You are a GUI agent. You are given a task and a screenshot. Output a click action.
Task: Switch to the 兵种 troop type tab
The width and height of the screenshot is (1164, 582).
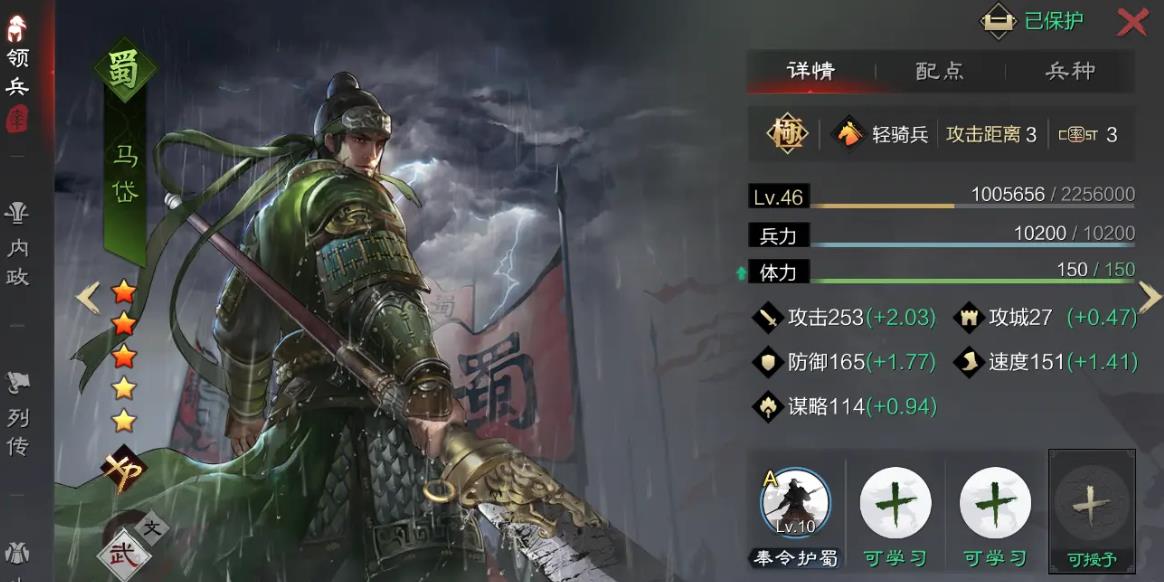(x=1070, y=71)
